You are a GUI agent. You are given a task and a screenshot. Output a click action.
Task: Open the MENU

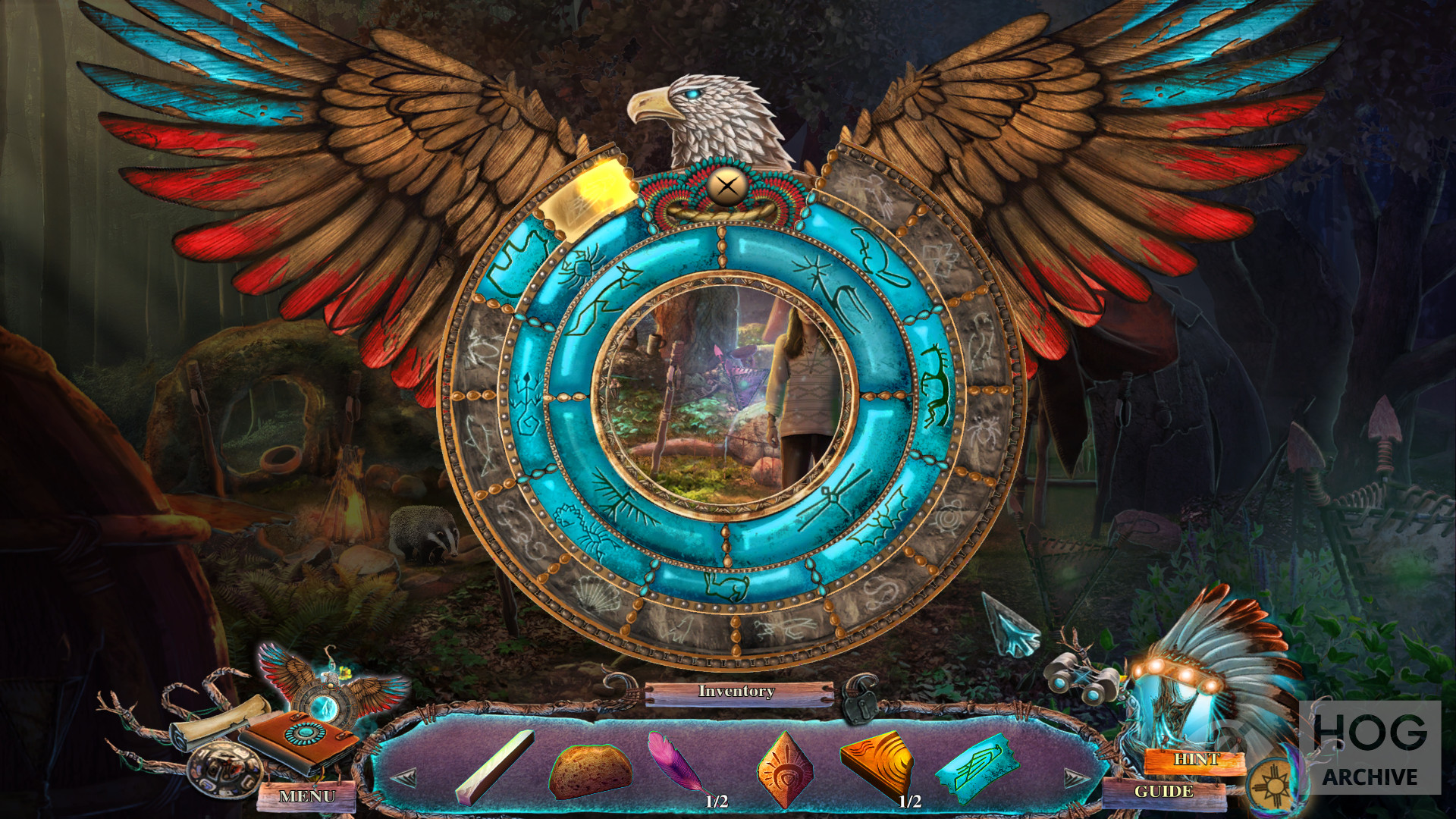click(307, 796)
